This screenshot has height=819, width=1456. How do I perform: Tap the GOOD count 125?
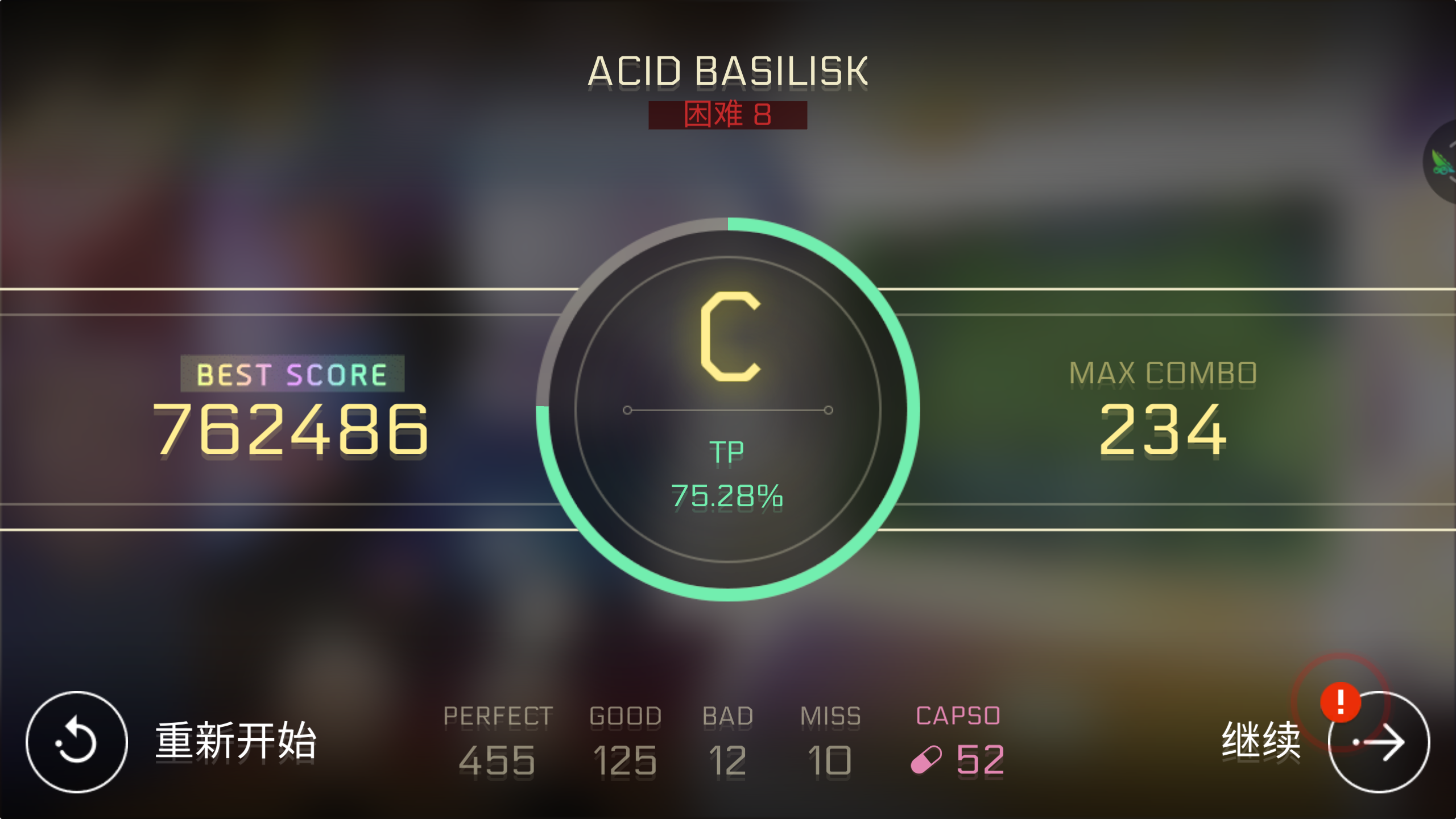(x=624, y=759)
